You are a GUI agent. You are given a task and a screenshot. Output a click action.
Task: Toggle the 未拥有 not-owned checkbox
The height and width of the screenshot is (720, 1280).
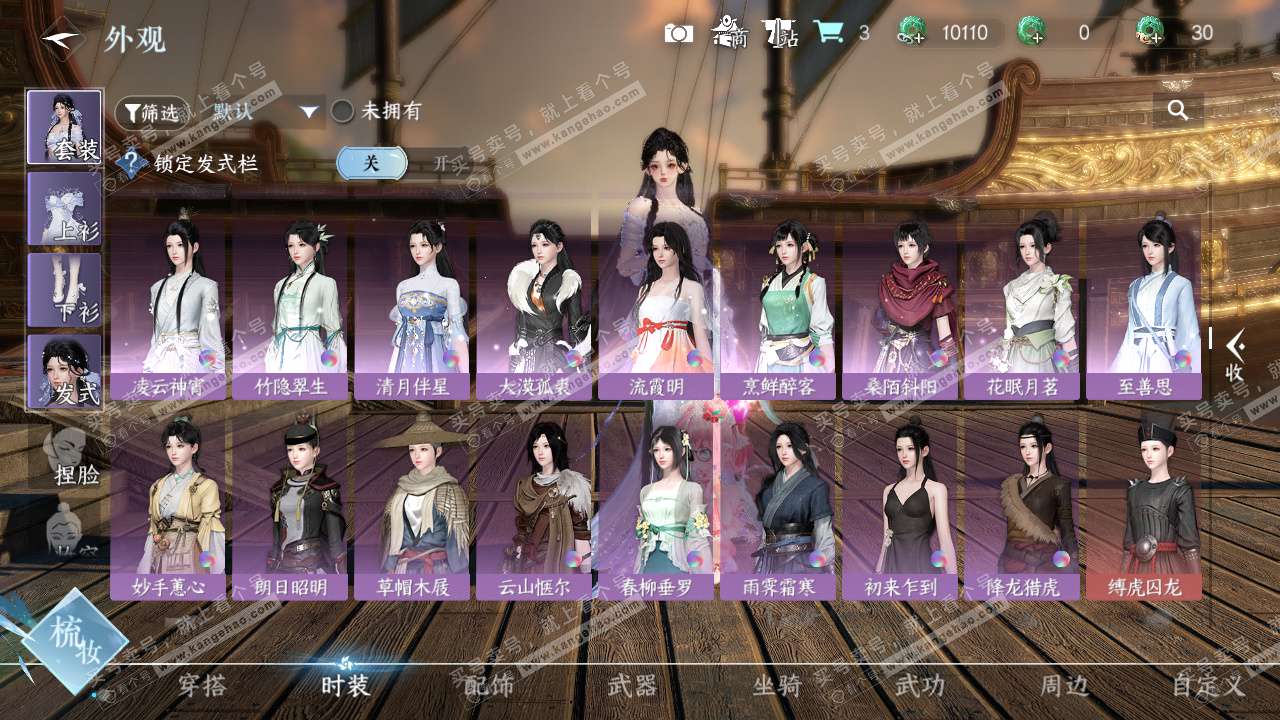[343, 111]
